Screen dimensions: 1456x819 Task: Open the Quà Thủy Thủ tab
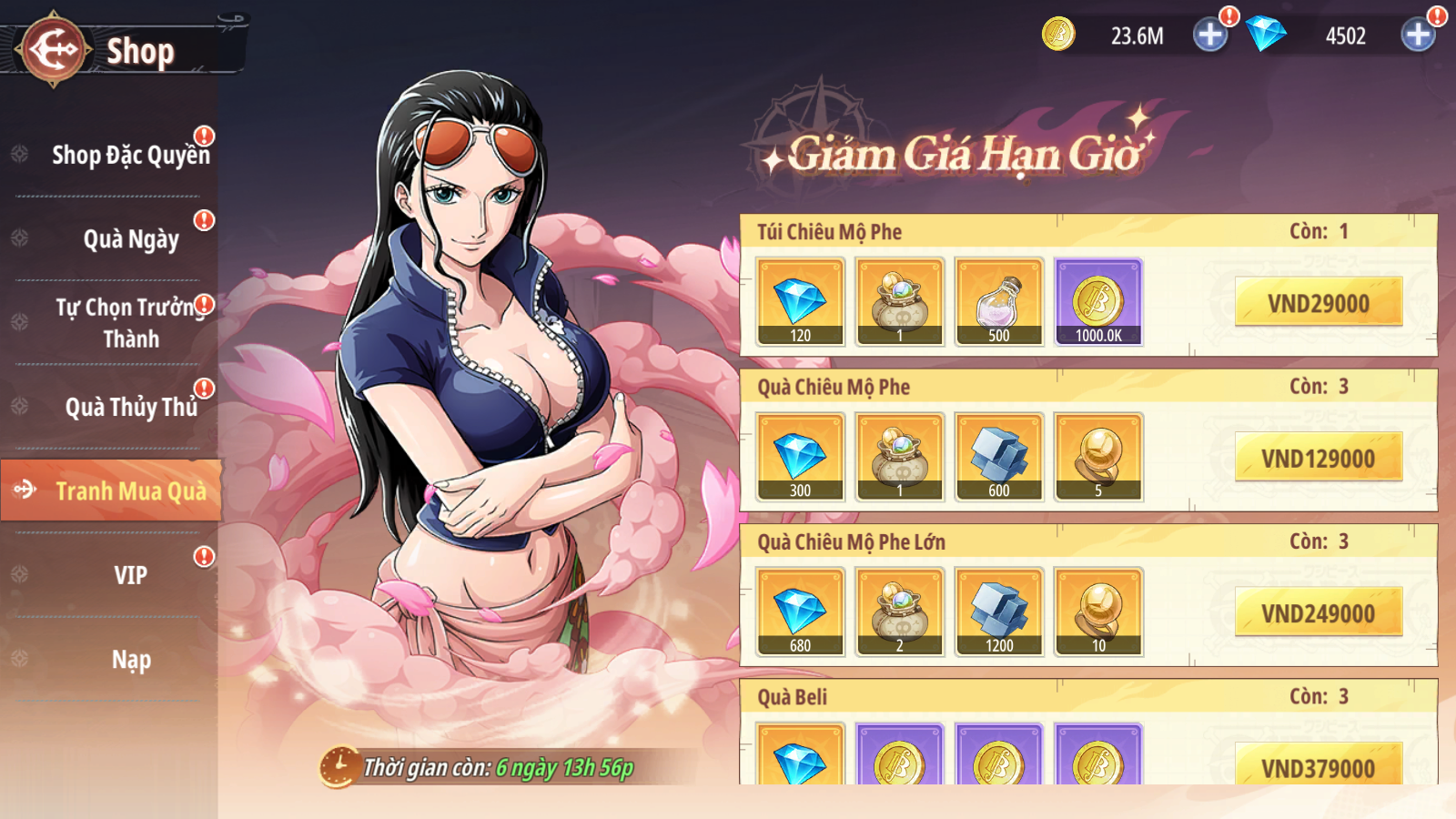(x=130, y=407)
